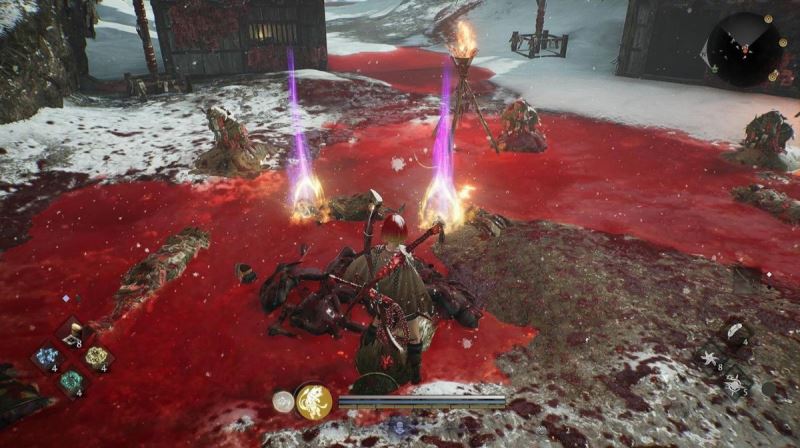Choose the shuriken star item slot
Screen dimensions: 800x448
point(711,358)
